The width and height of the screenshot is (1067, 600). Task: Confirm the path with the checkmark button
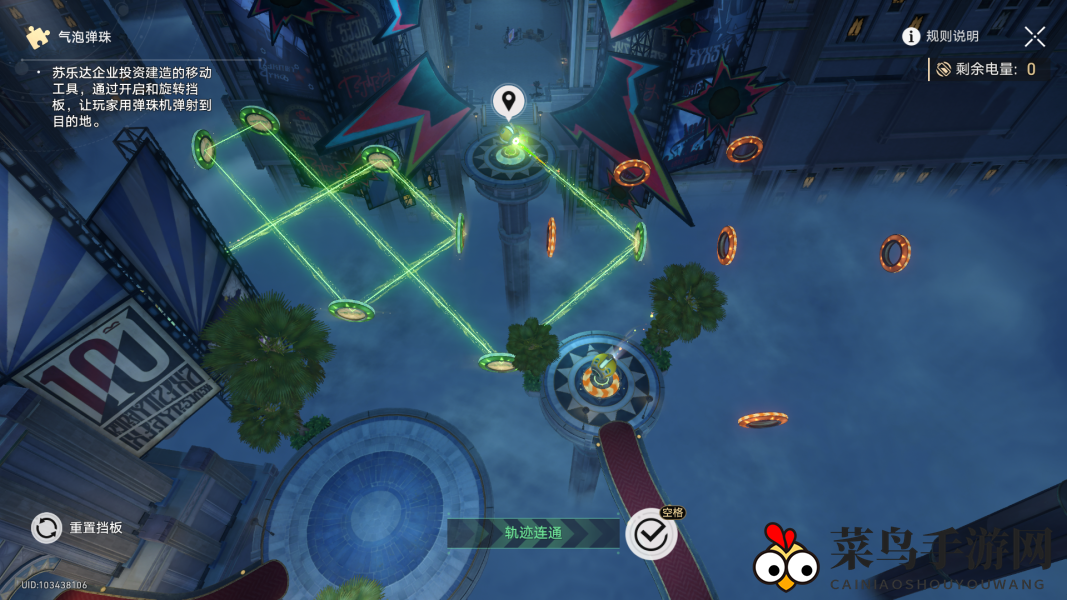pos(651,535)
